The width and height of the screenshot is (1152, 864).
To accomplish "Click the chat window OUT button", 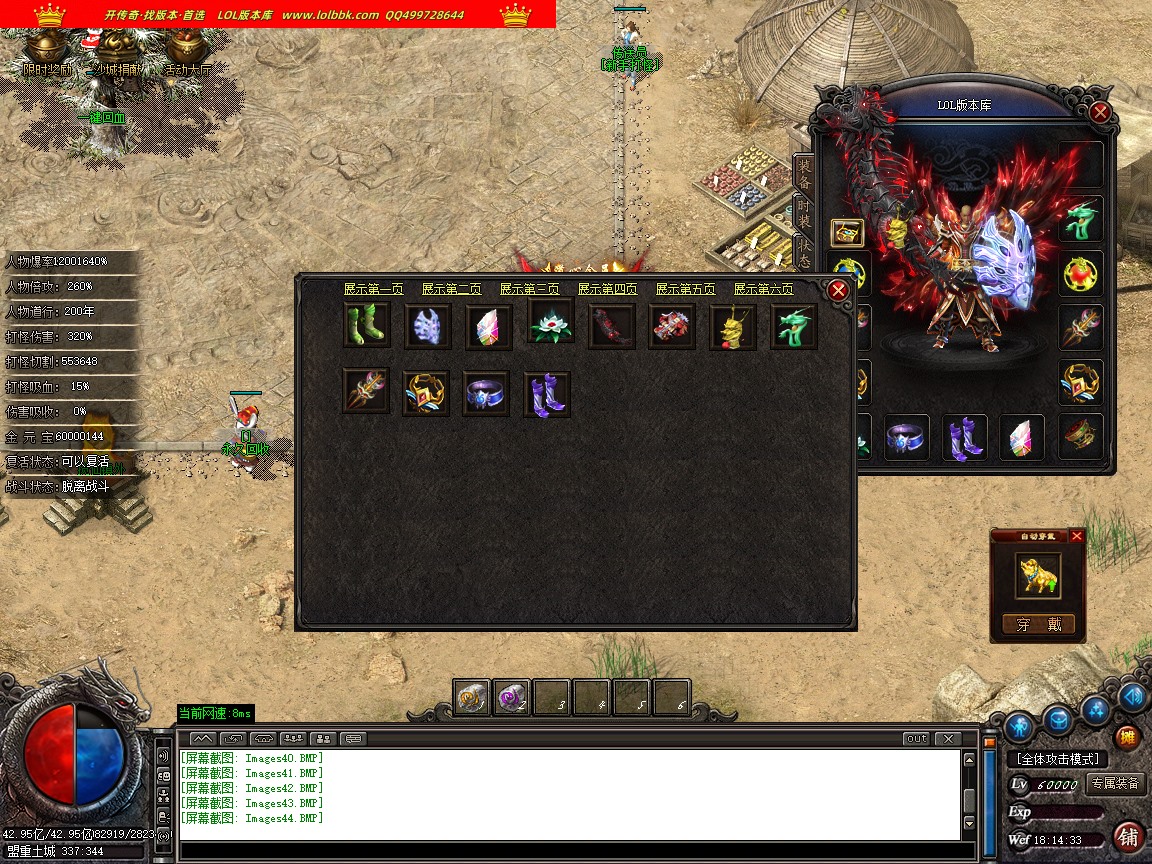I will [x=915, y=739].
